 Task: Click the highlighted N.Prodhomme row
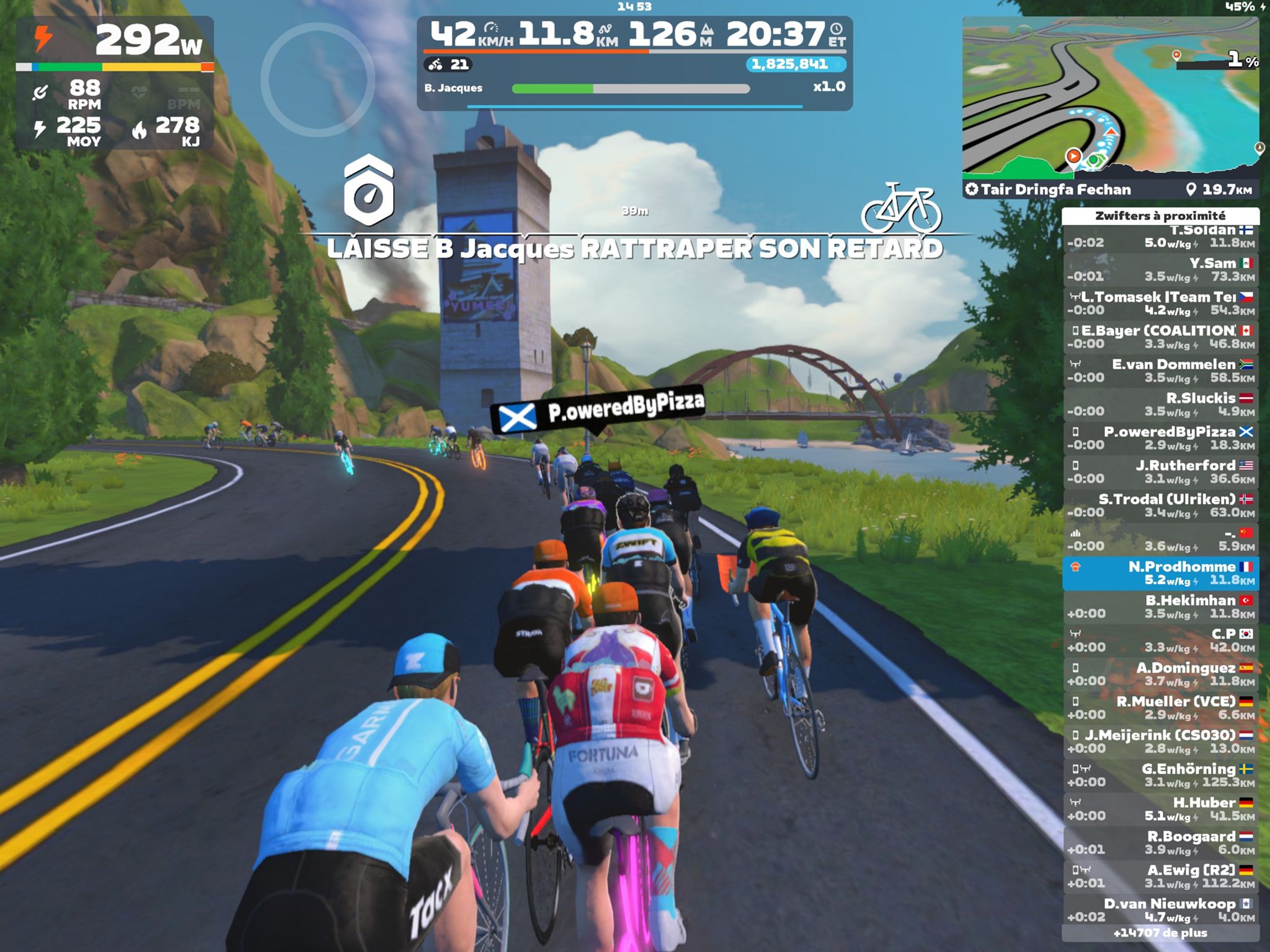(x=1160, y=573)
